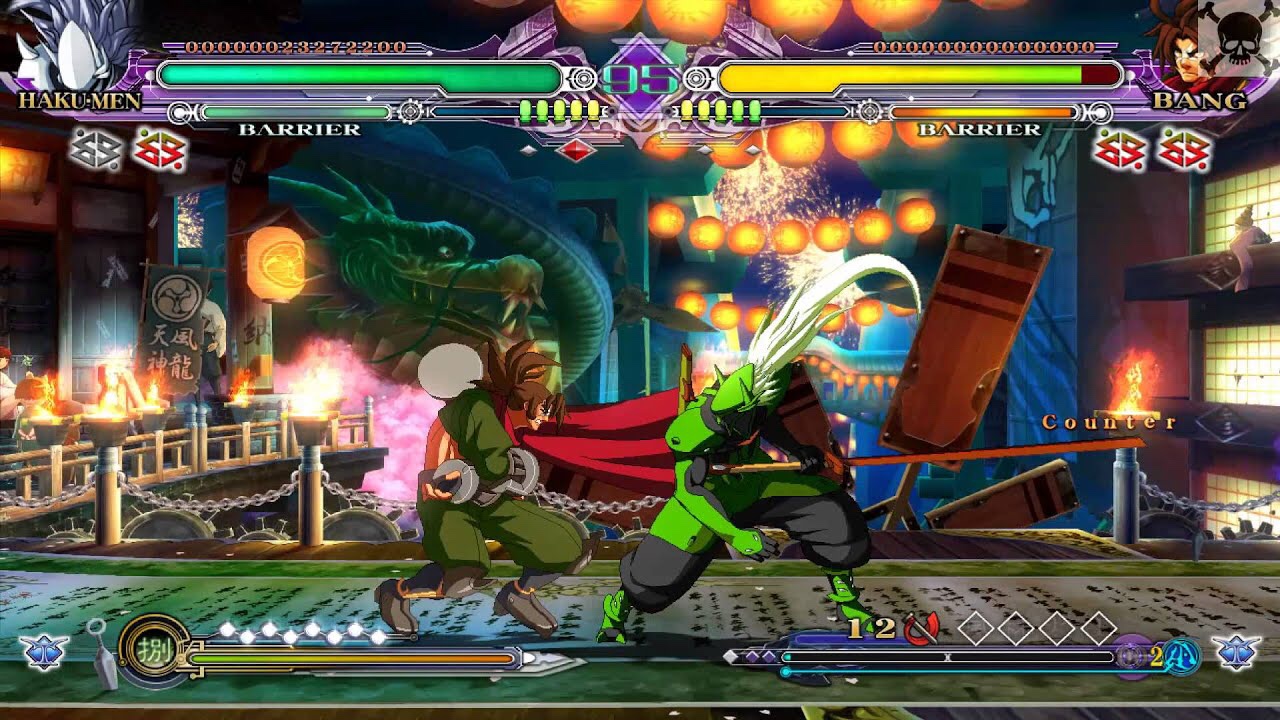The height and width of the screenshot is (720, 1280).
Task: Click the blue circular emblem next to 2
Action: click(x=1183, y=656)
